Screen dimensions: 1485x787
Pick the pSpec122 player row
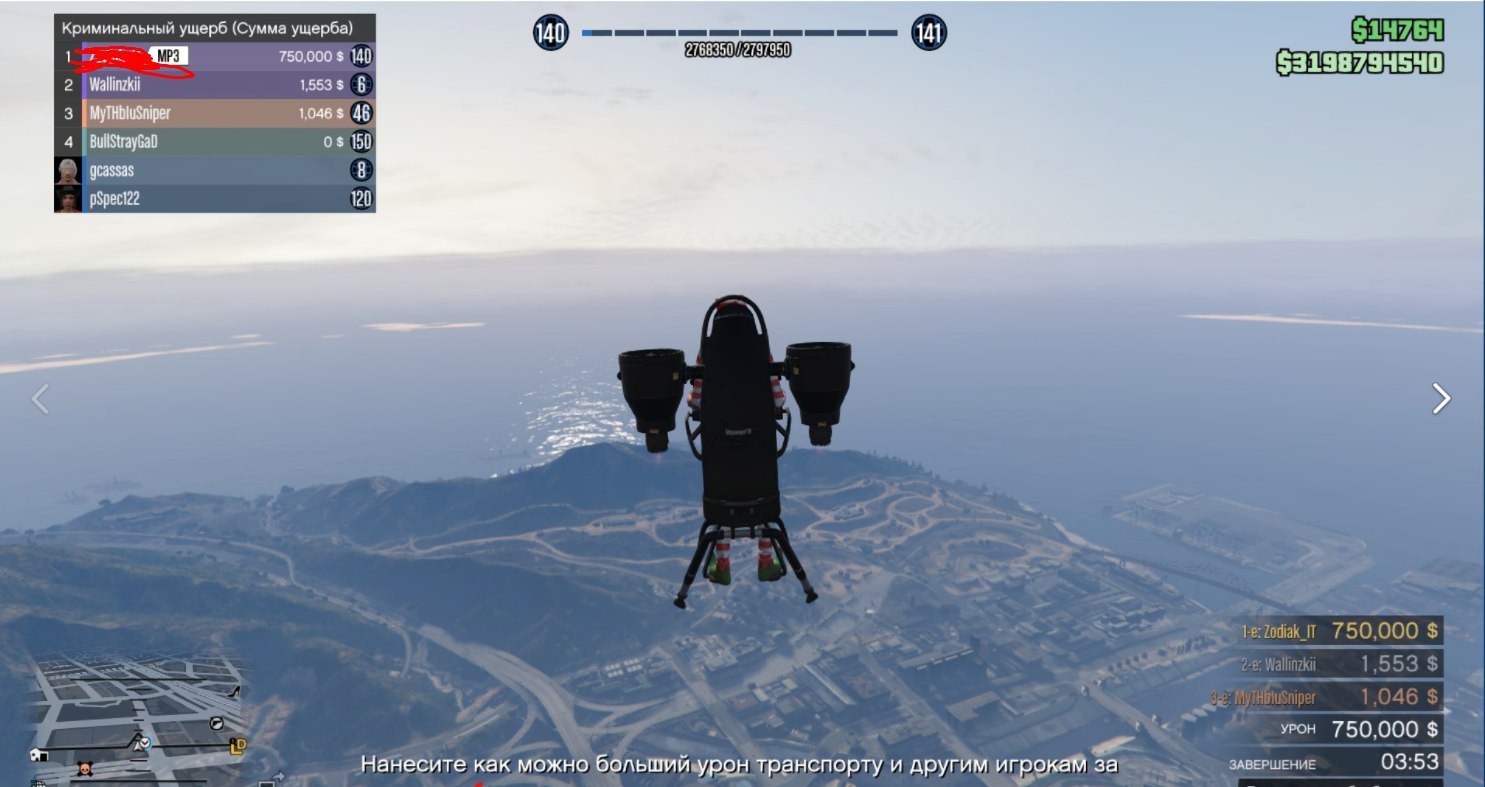click(x=215, y=199)
